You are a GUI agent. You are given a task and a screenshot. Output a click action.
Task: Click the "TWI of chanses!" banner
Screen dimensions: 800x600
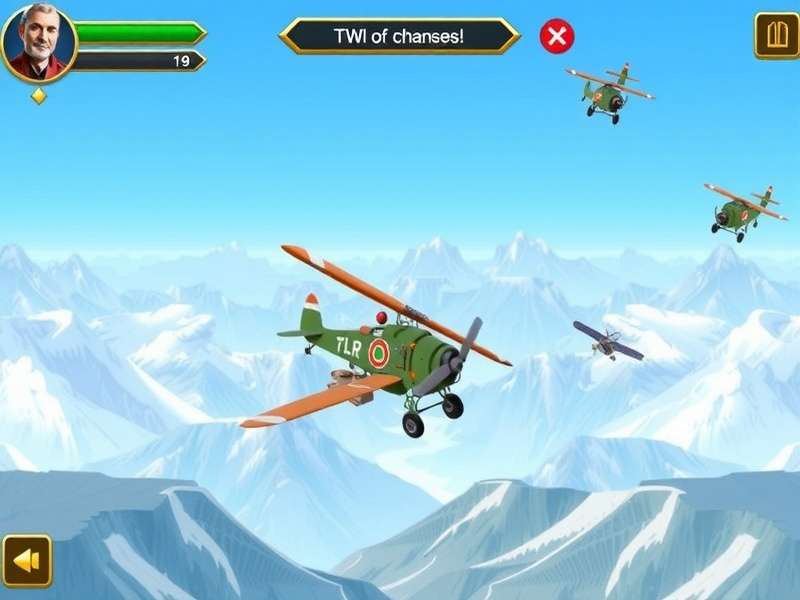point(399,37)
